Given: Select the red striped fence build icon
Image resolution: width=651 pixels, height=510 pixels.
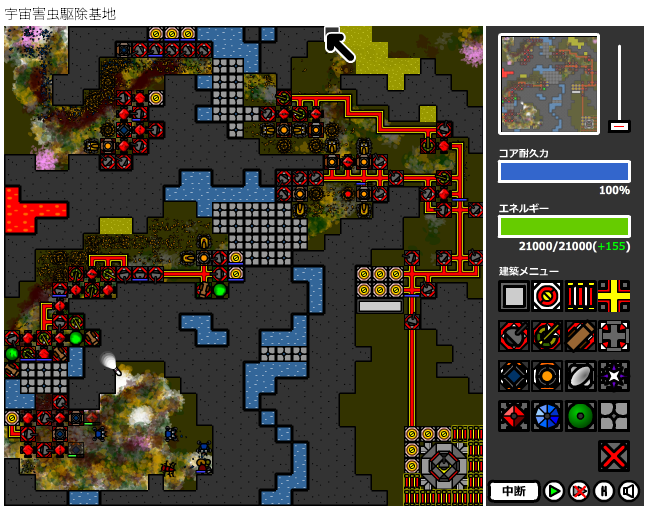Looking at the screenshot, I should (580, 296).
